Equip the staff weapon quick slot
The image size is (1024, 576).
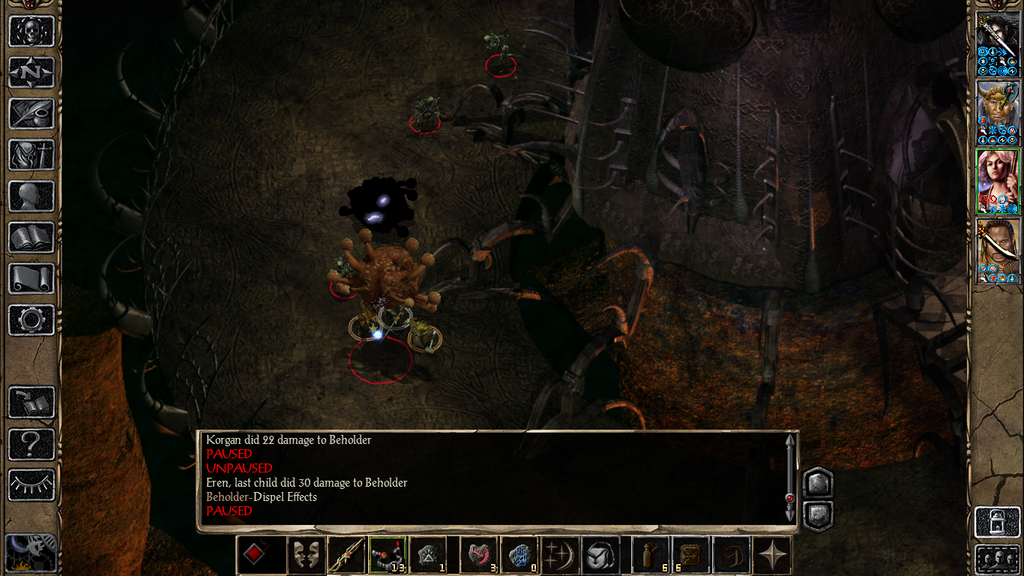(346, 555)
